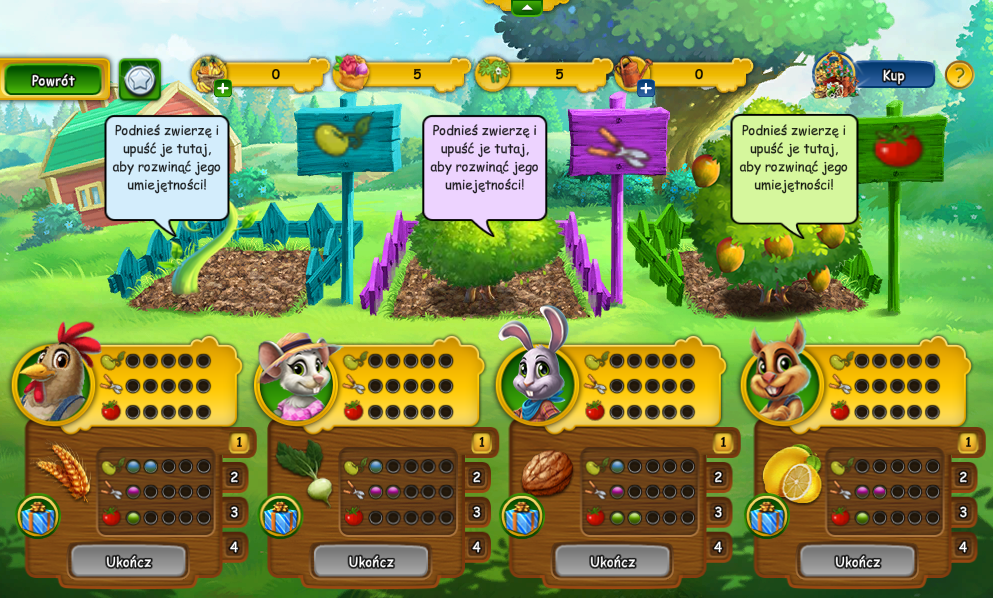Open the gift box beside the walnut
993x598 pixels.
coord(522,516)
